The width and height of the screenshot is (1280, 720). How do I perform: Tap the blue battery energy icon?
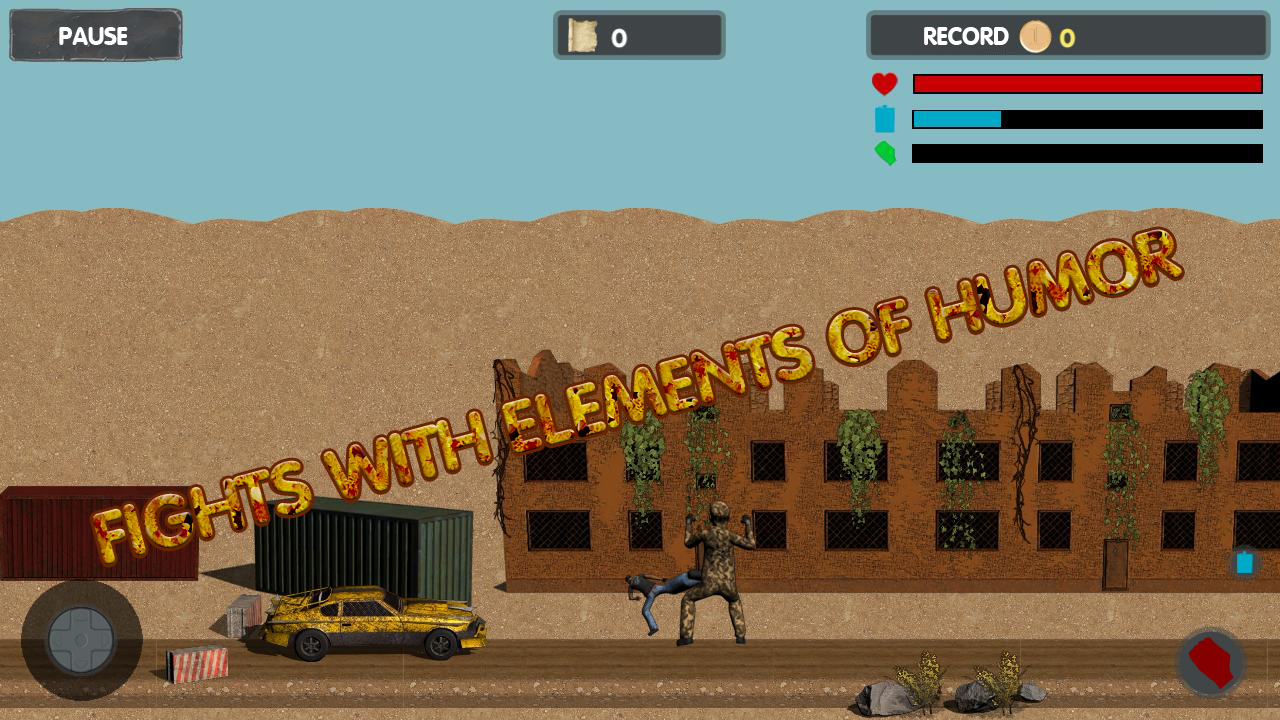[x=884, y=119]
